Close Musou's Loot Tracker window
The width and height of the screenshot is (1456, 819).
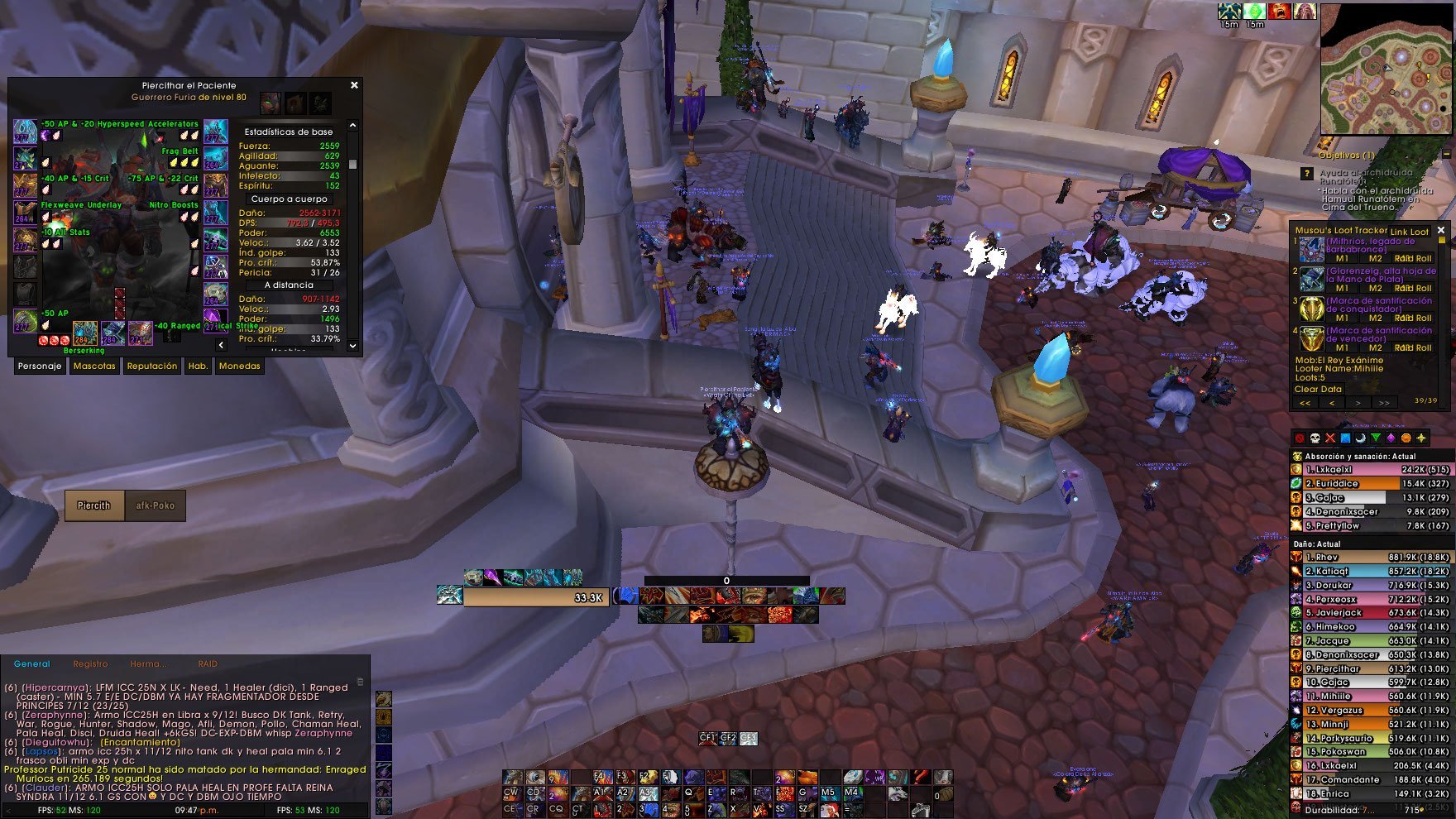pyautogui.click(x=1441, y=231)
